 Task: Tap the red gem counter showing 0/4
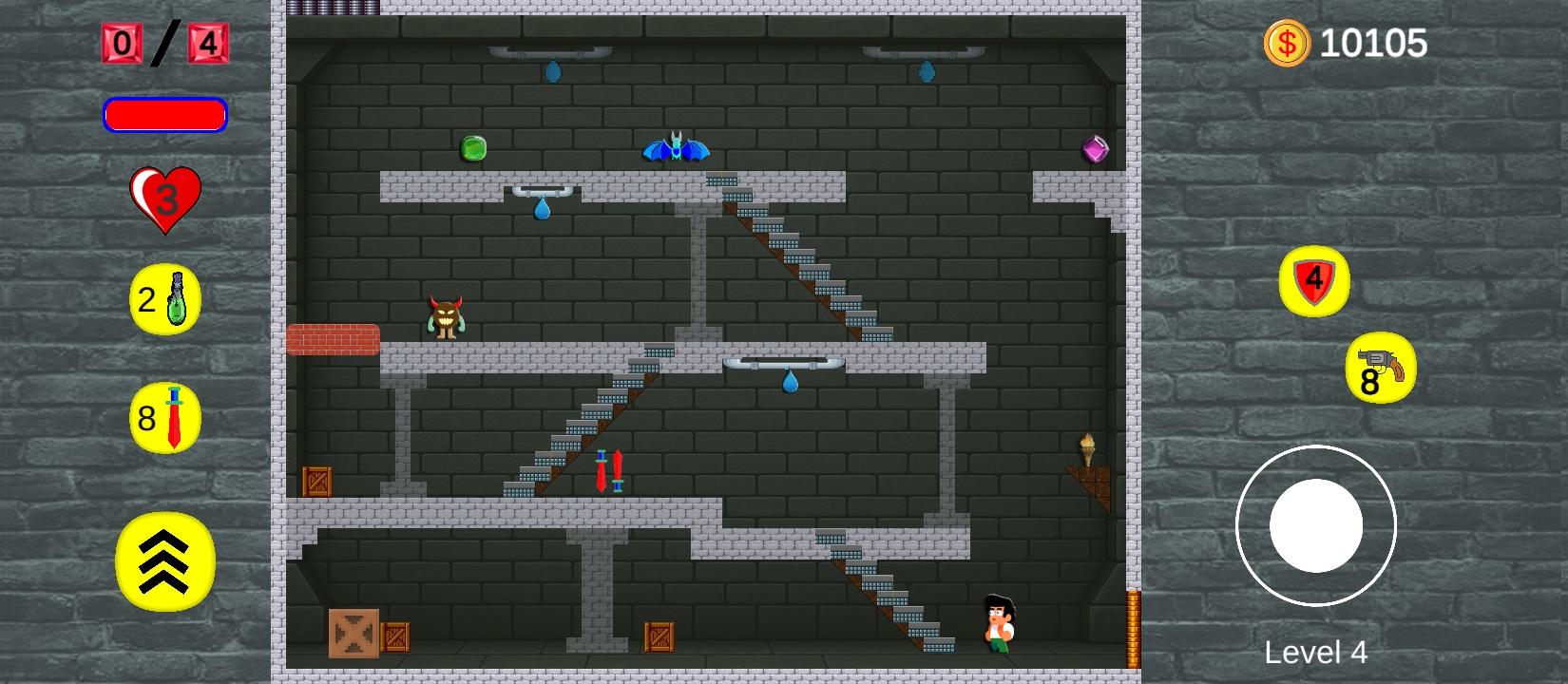click(x=164, y=42)
